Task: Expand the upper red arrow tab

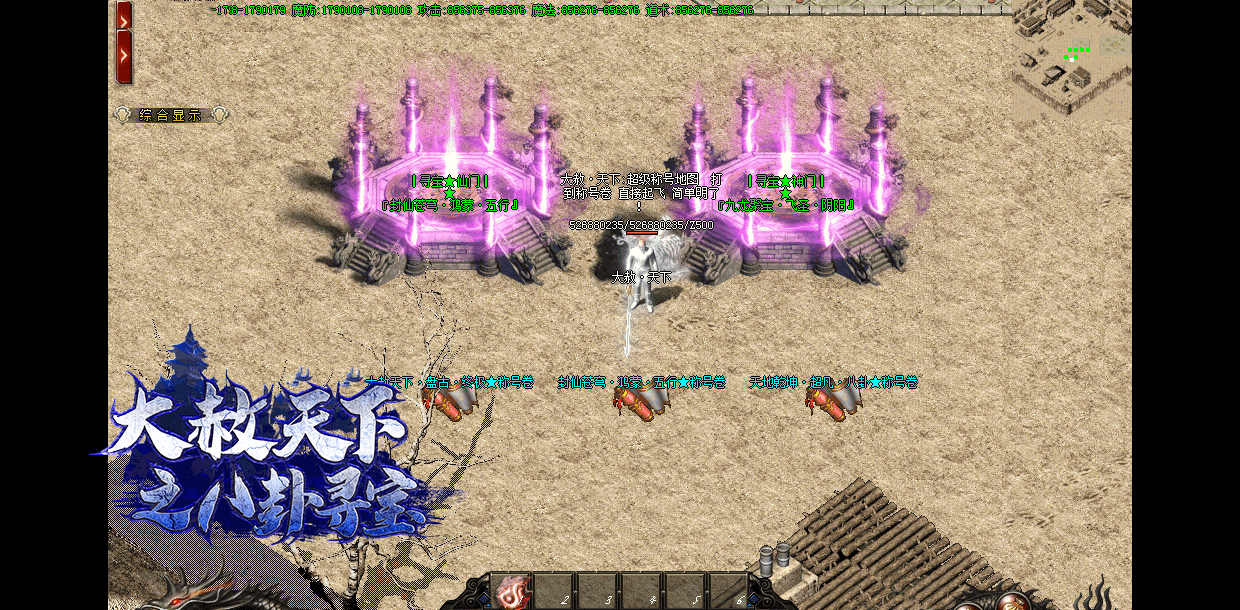Action: (124, 14)
